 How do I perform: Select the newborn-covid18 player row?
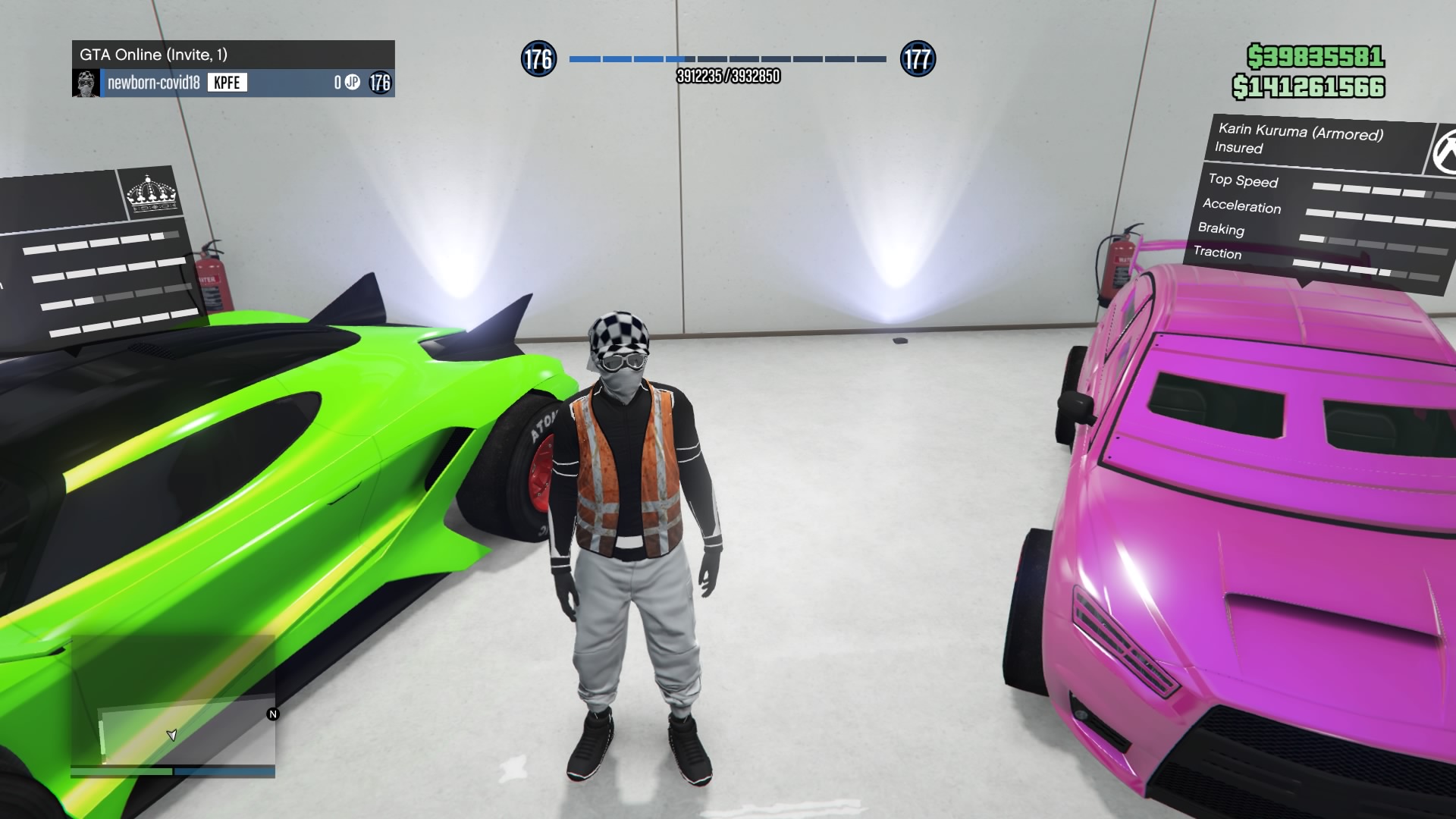234,83
